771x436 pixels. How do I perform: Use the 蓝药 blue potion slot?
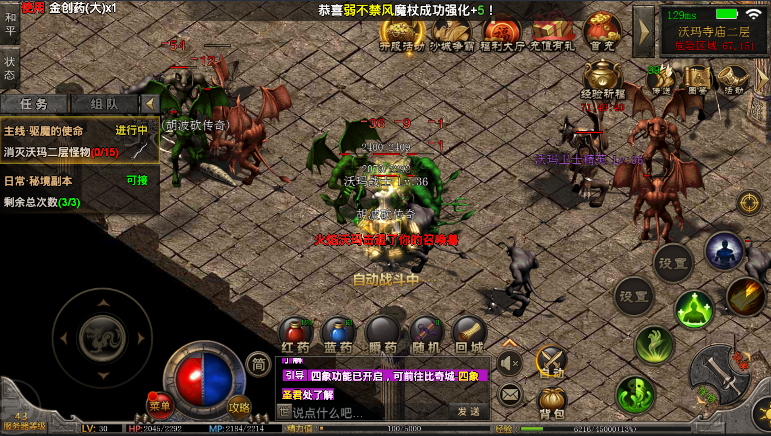(x=339, y=331)
